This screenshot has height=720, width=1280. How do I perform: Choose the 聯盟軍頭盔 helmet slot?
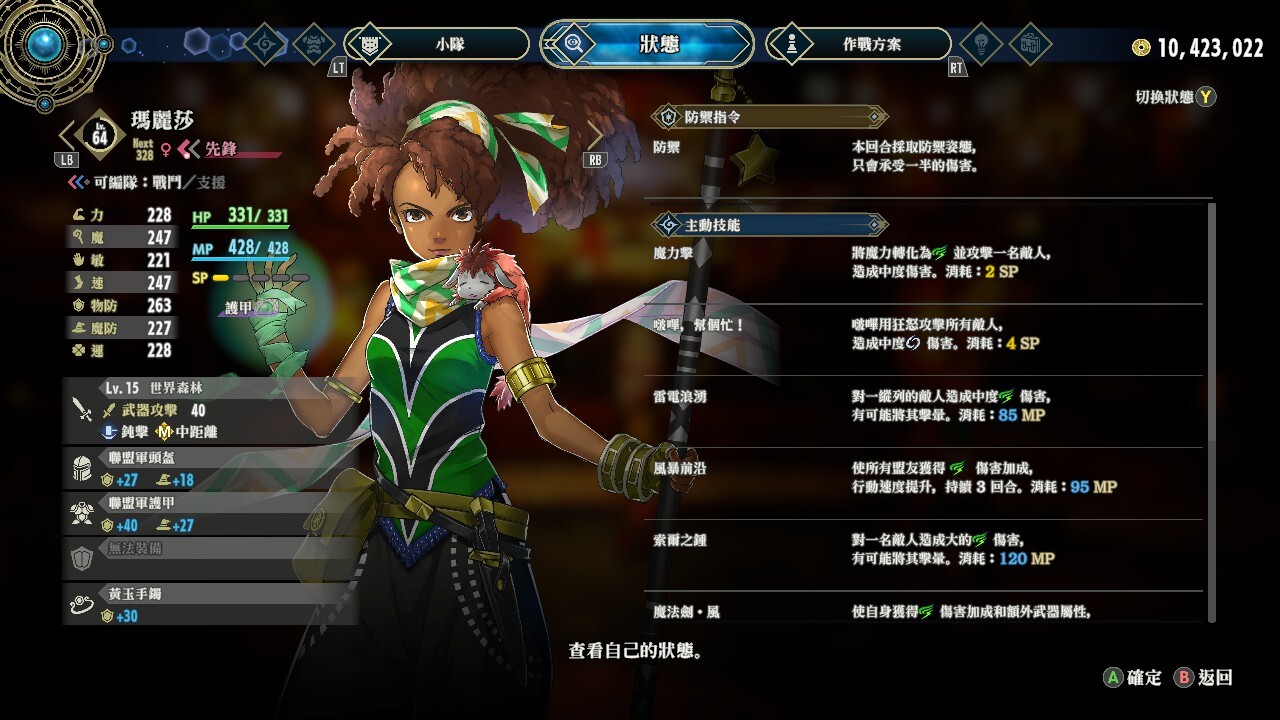[x=210, y=468]
